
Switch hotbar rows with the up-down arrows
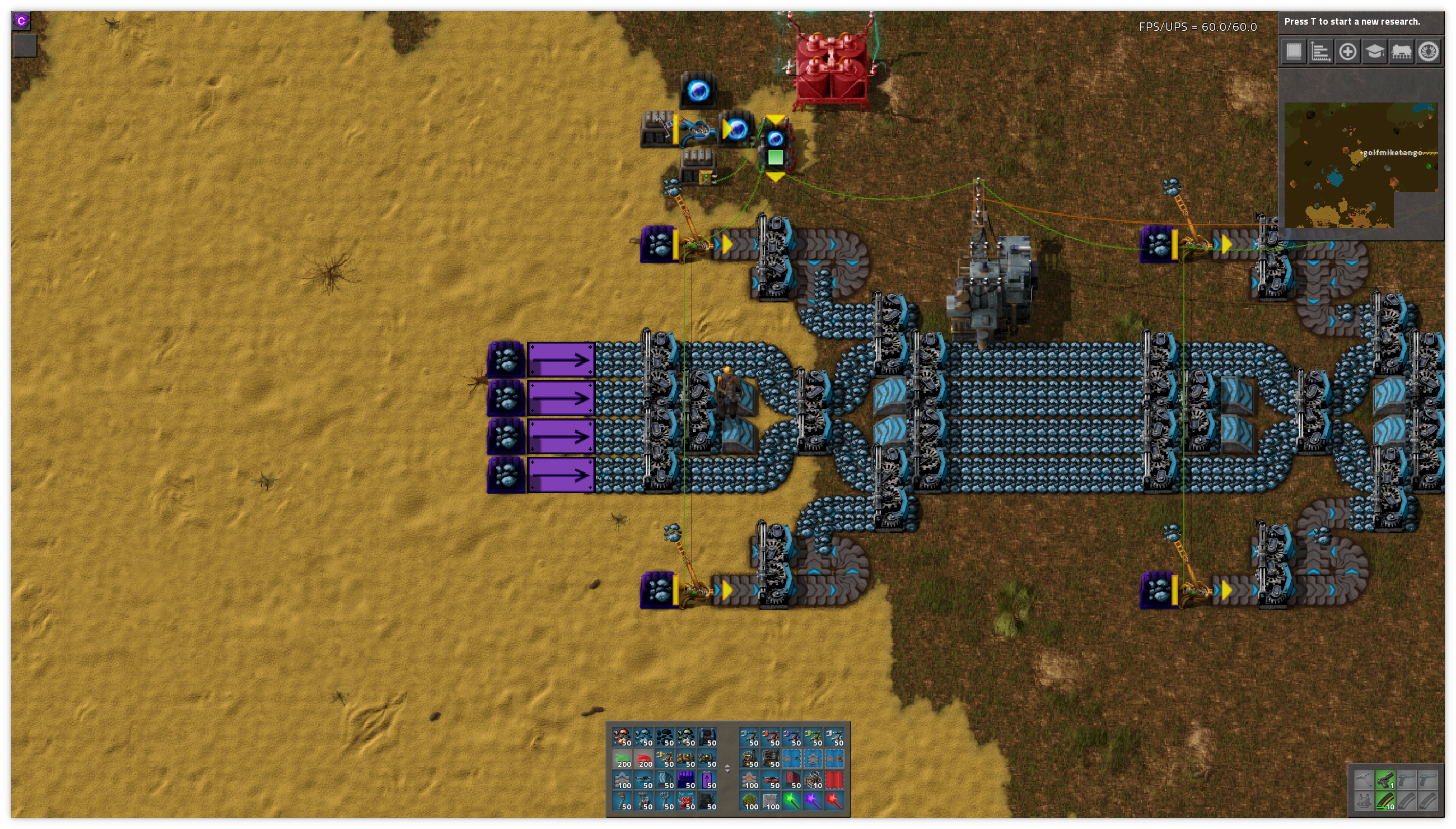coord(727,769)
